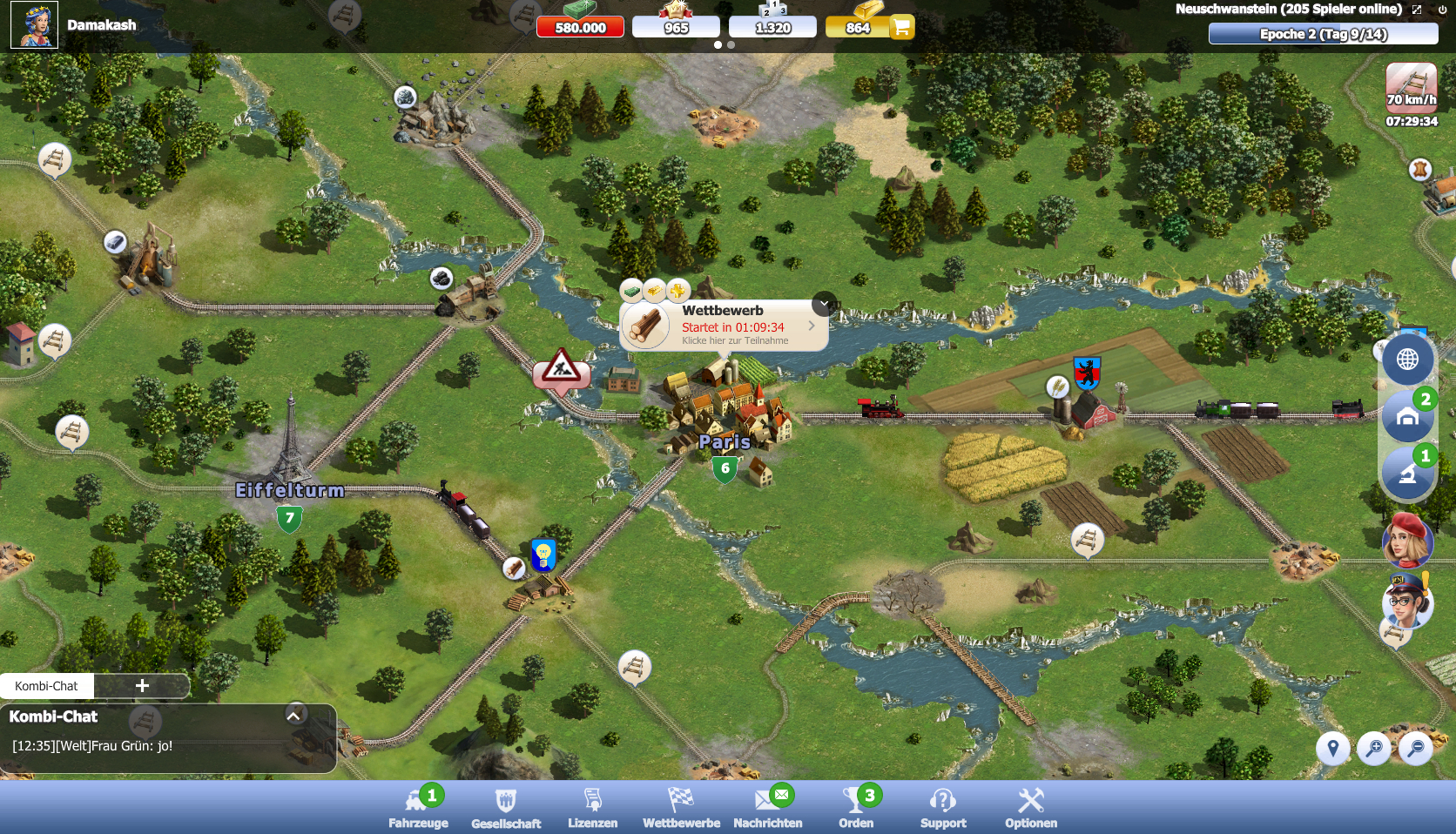This screenshot has width=1456, height=834.
Task: Open the gold shop cart button
Action: (901, 27)
